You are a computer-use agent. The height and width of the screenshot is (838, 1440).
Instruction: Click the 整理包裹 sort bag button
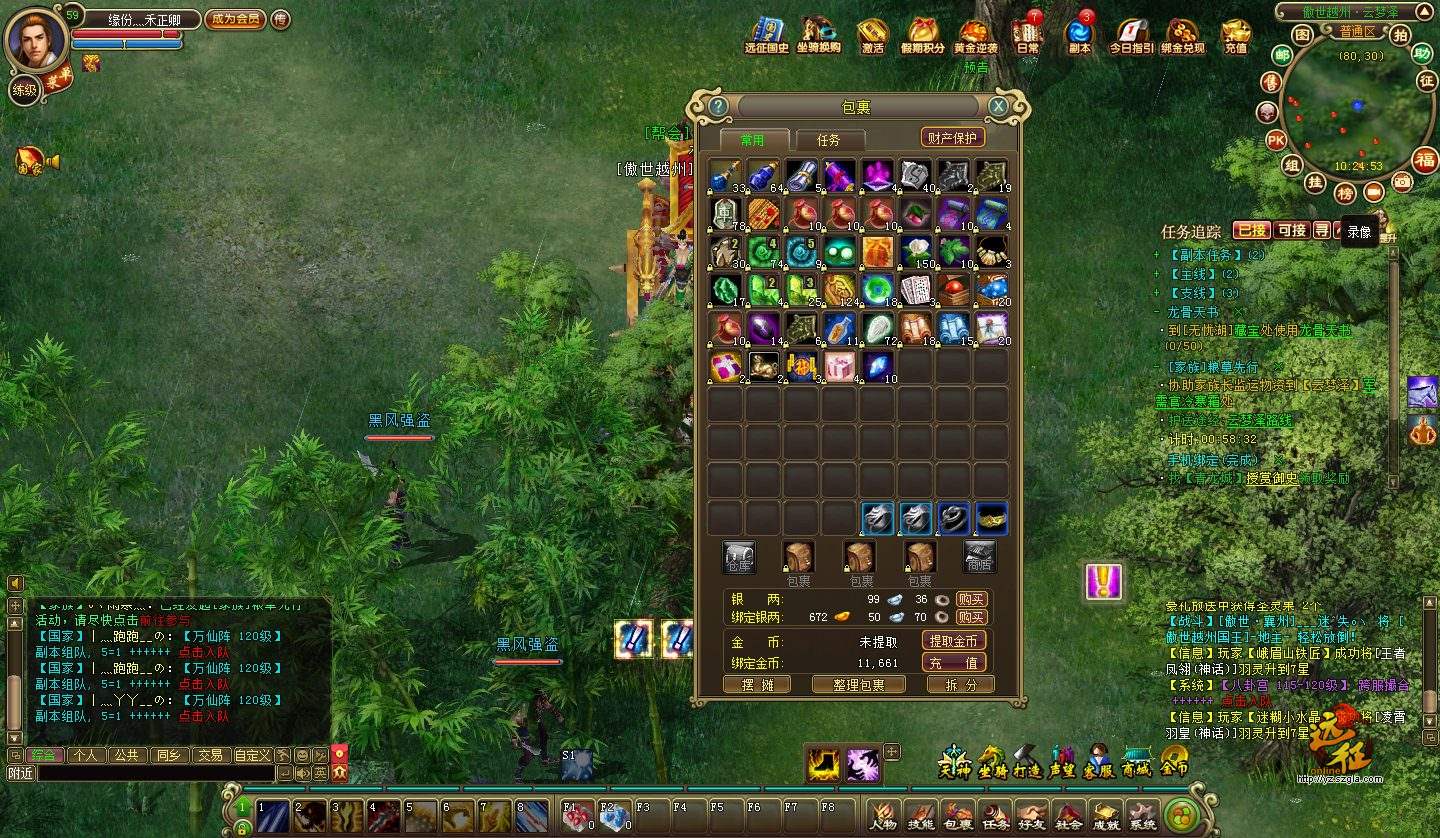coord(859,685)
